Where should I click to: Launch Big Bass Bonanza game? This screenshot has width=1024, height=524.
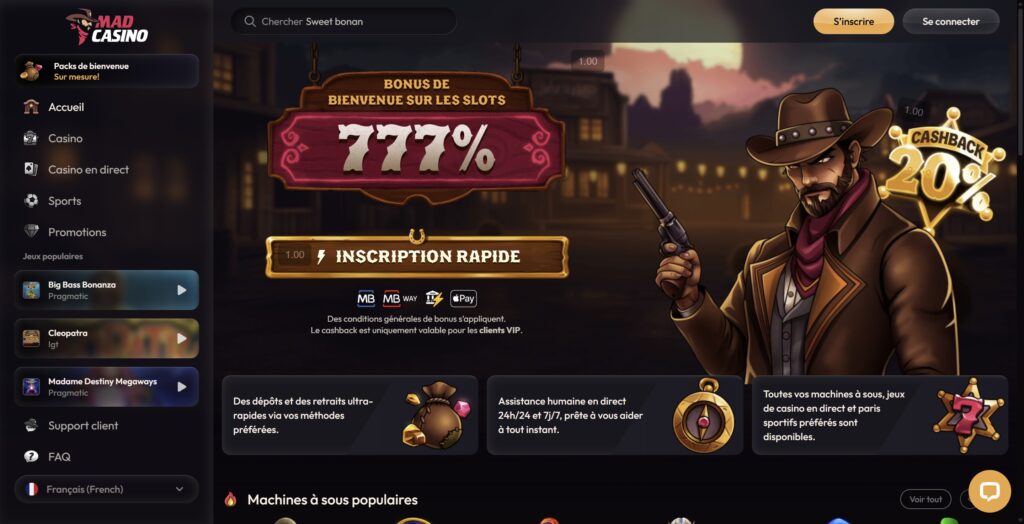106,290
